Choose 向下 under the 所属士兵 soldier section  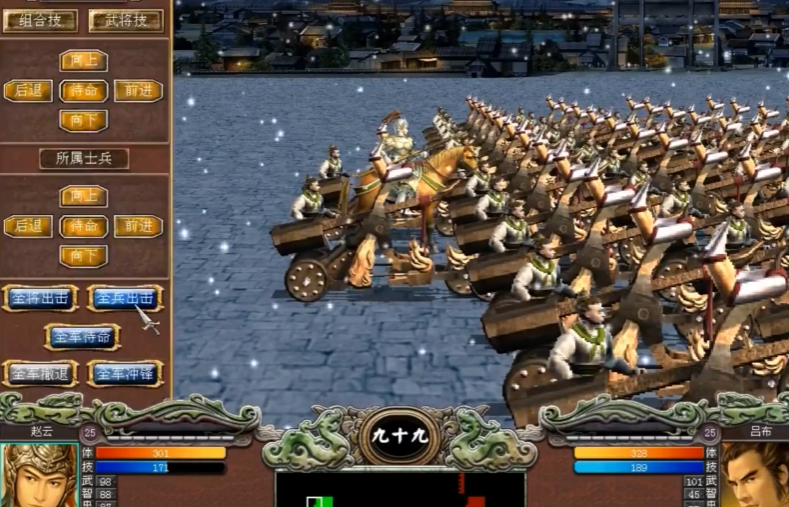point(83,257)
